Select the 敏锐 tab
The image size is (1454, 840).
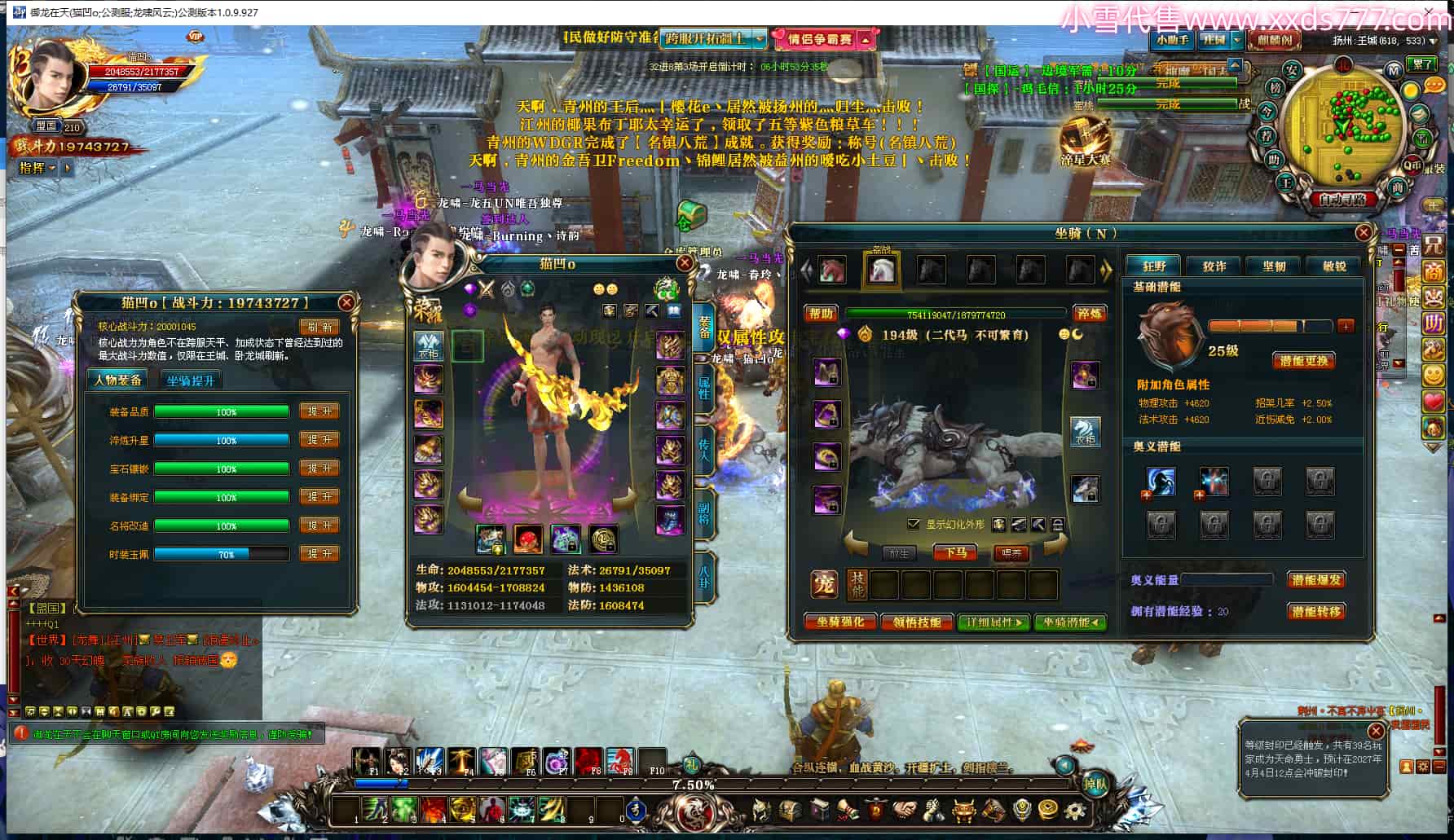1334,266
